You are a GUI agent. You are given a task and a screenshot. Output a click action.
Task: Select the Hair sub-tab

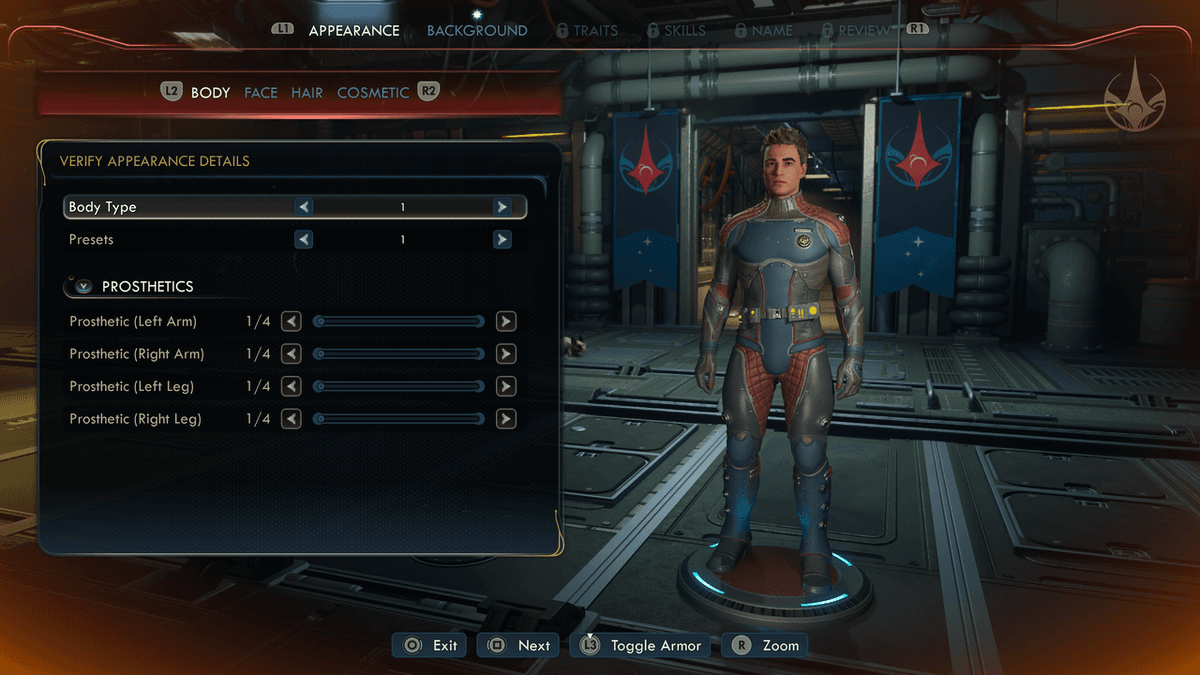307,92
